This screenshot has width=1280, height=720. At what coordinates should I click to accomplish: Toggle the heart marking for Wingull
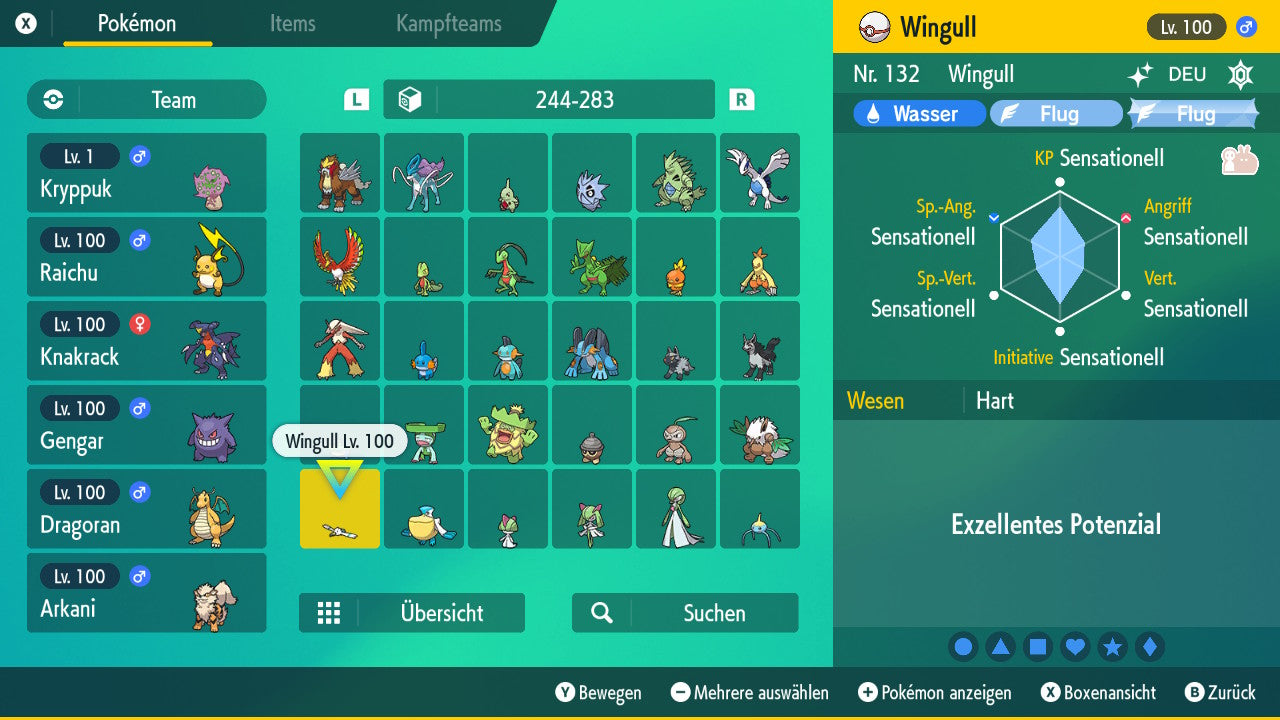[x=1075, y=646]
